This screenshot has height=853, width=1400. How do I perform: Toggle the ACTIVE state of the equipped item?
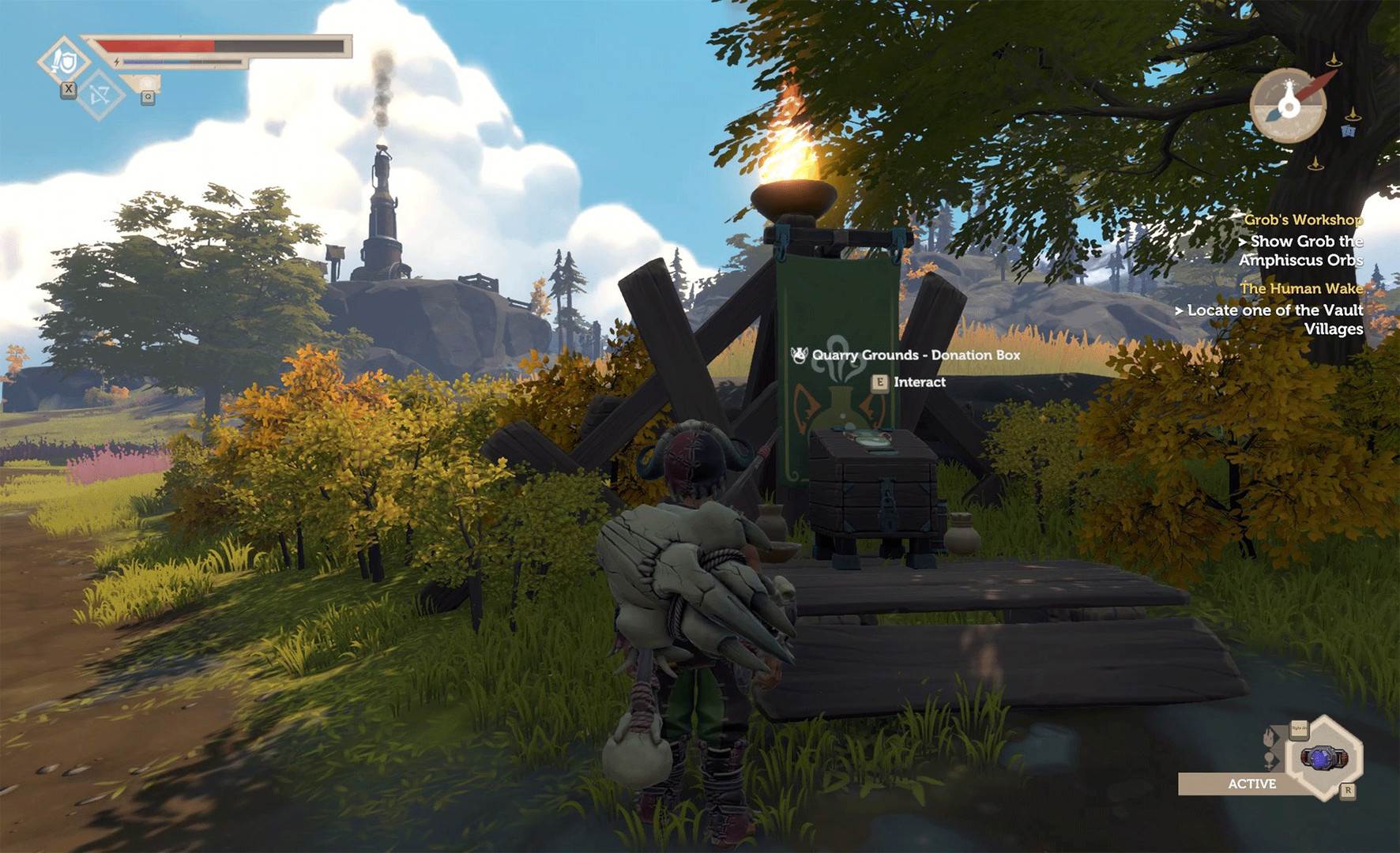pyautogui.click(x=1253, y=783)
